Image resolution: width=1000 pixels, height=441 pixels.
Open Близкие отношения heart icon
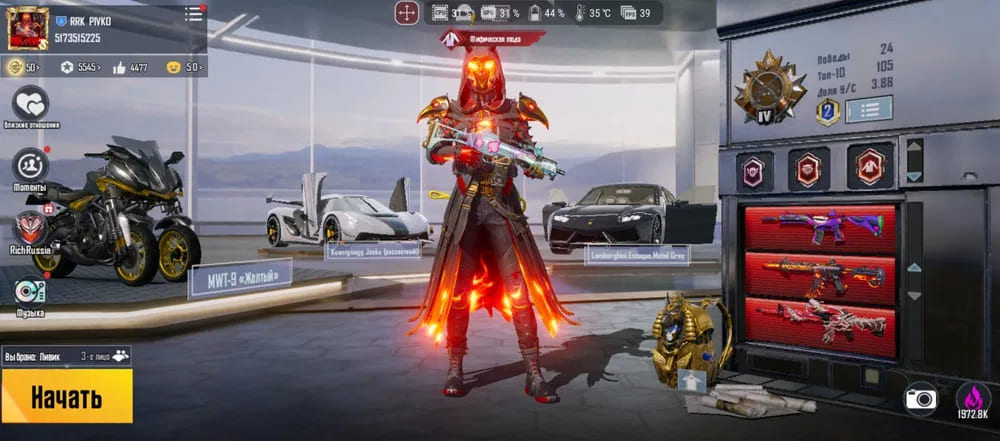[x=31, y=103]
